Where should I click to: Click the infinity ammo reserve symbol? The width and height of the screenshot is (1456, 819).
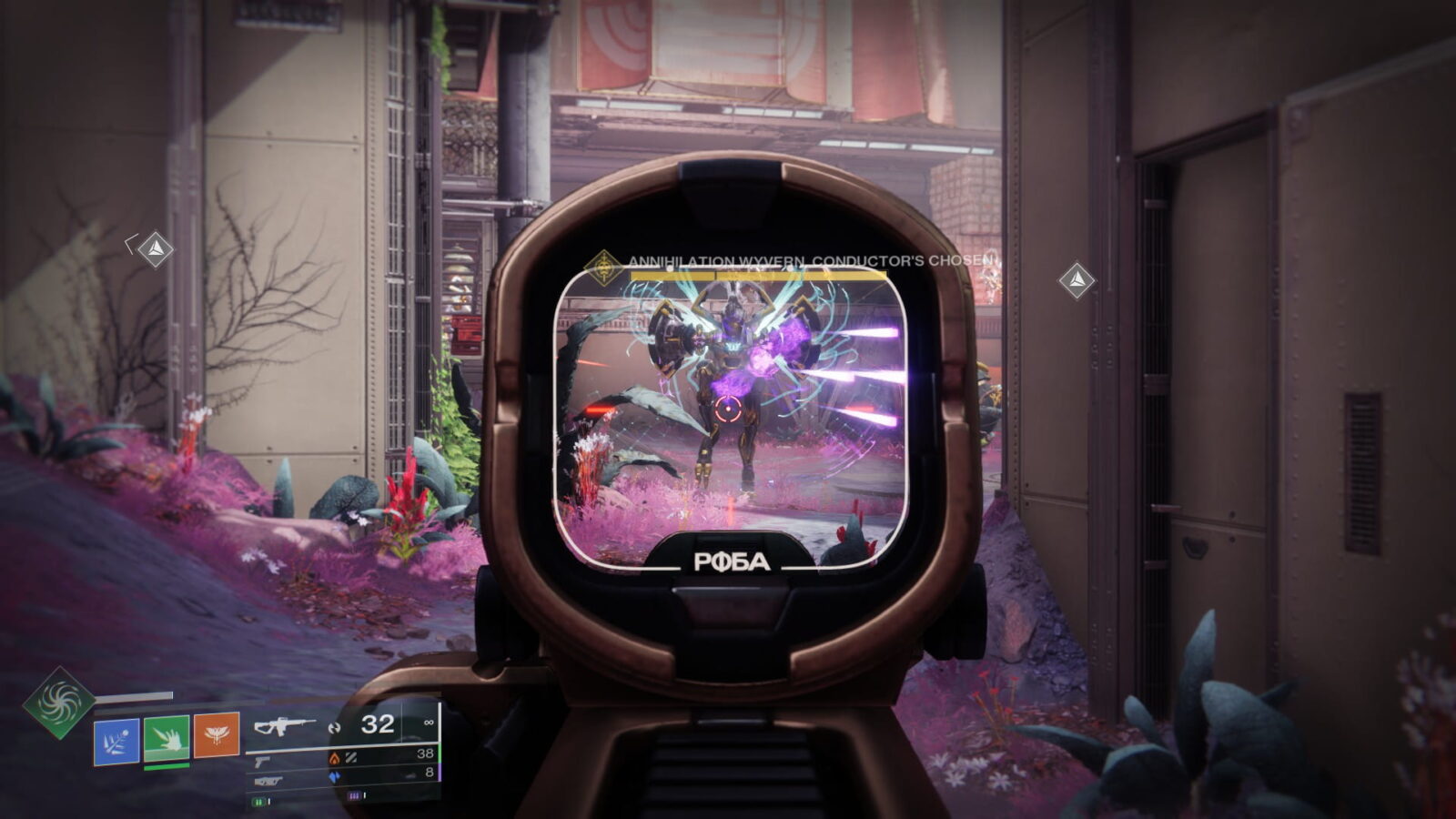430,723
